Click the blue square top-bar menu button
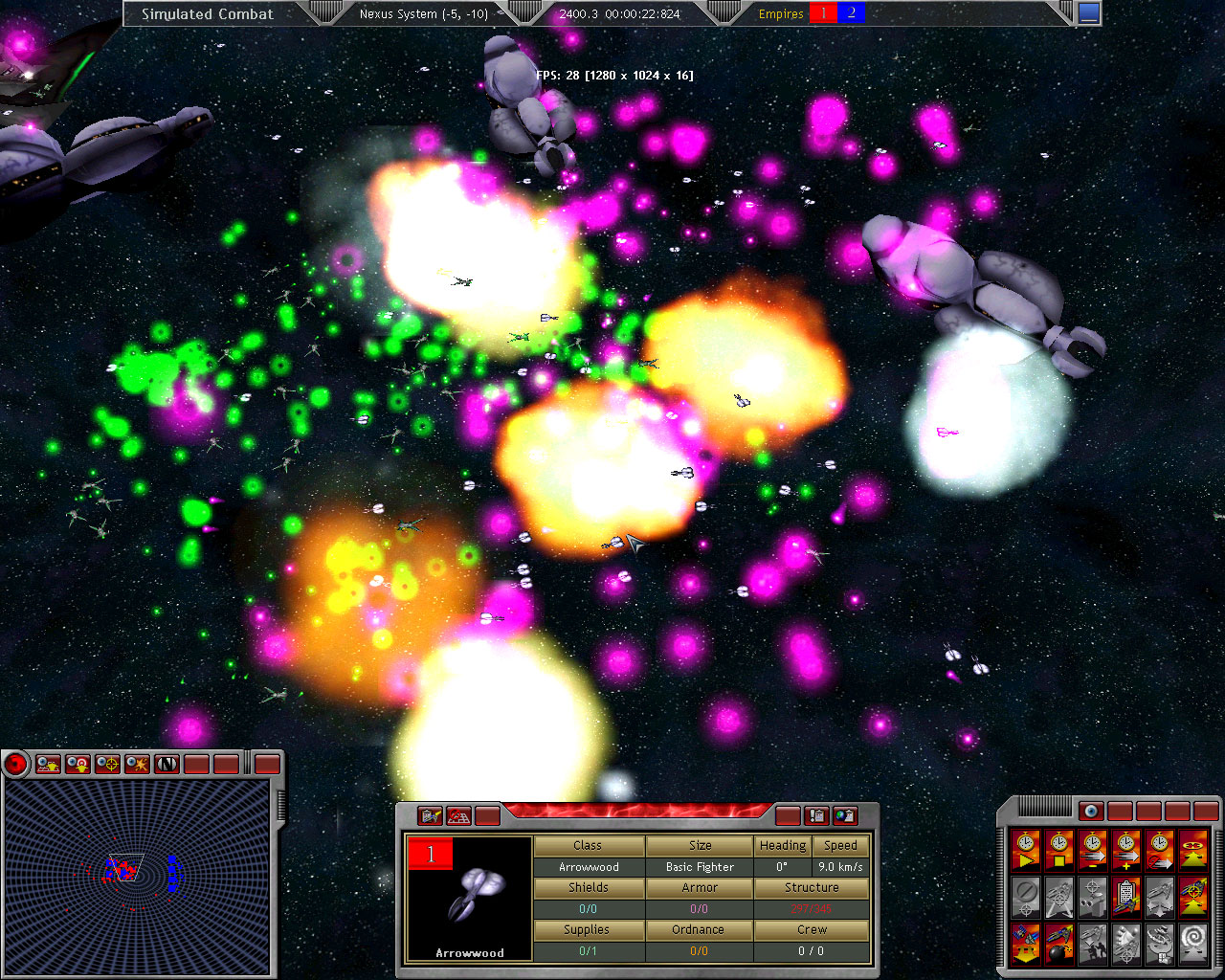This screenshot has width=1225, height=980. tap(1089, 13)
